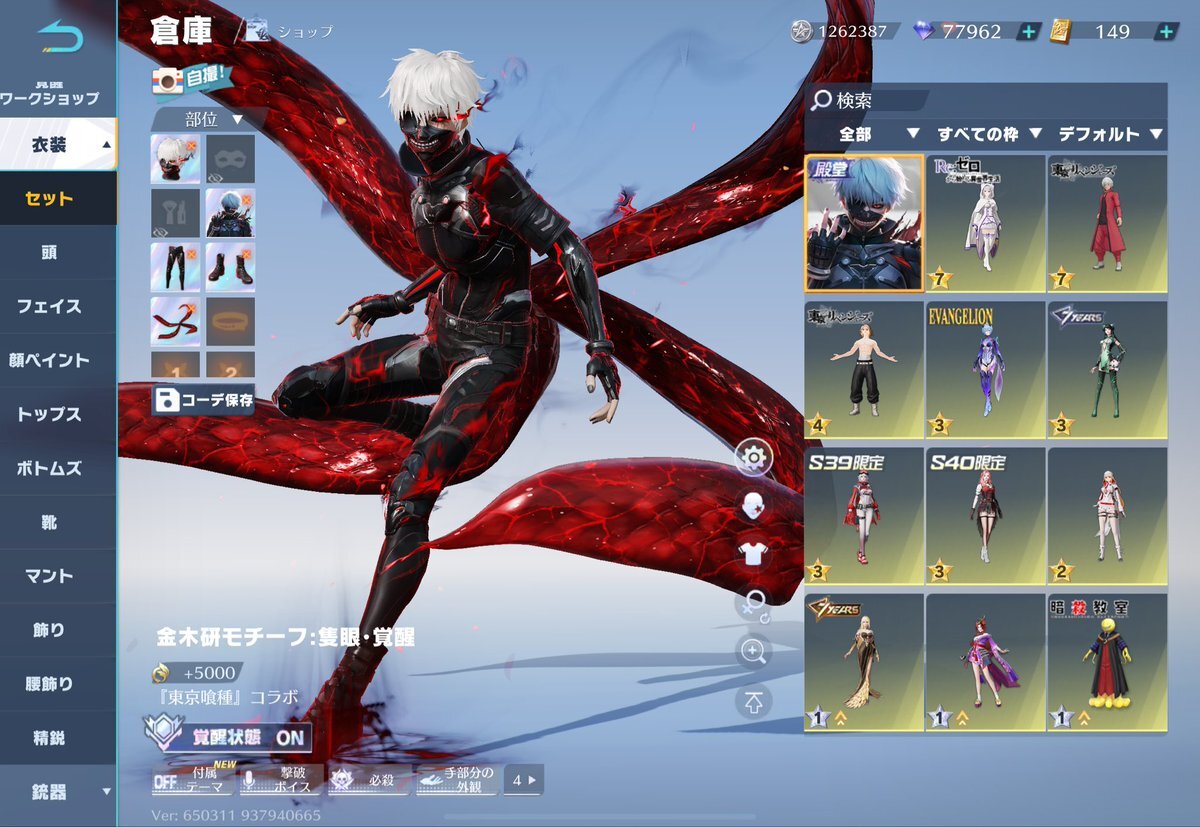
Task: Choose the S39限定 outfit thumbnail
Action: [864, 515]
